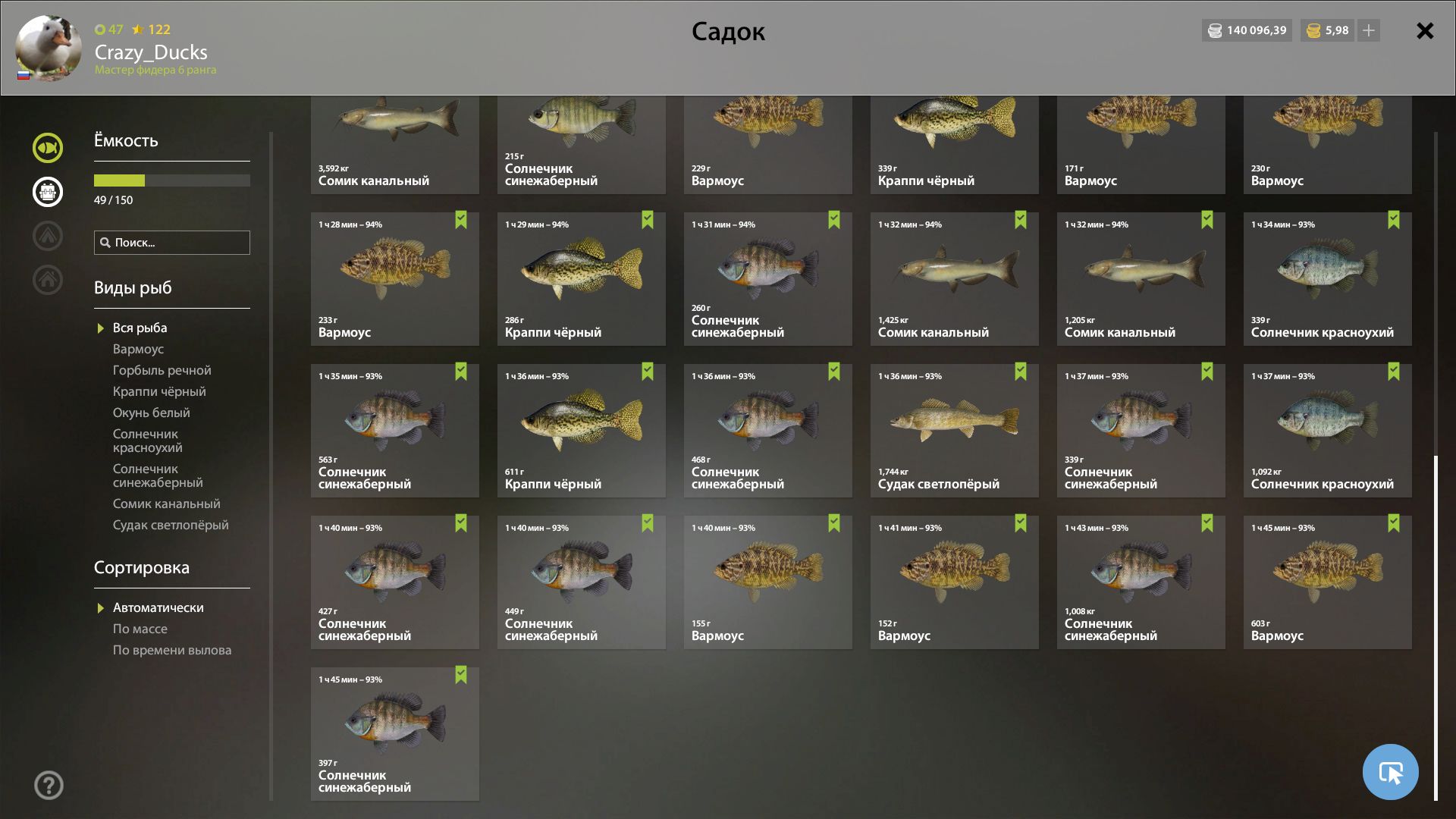Filter by Сомик канальный species

(166, 504)
